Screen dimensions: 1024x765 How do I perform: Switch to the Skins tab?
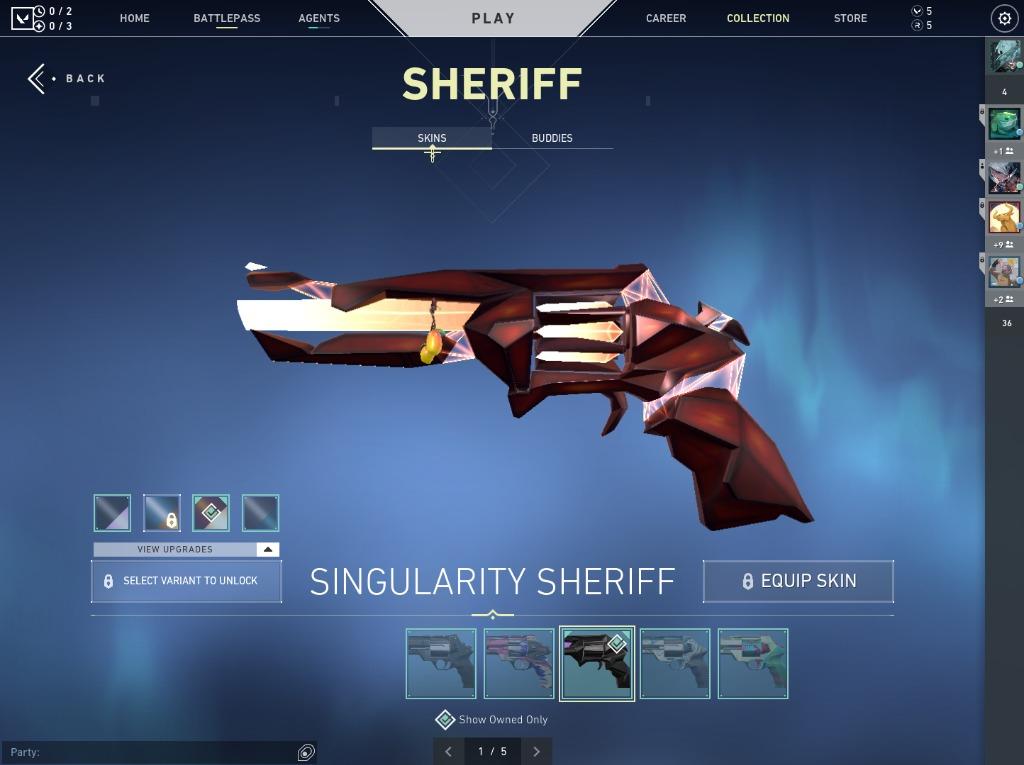click(x=432, y=138)
